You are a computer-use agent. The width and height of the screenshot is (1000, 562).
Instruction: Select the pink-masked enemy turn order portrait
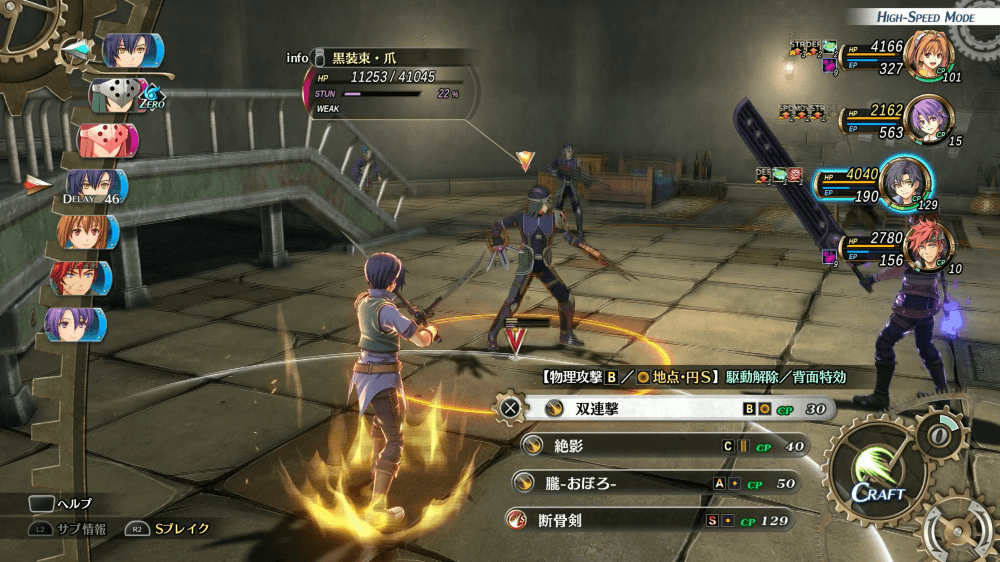pos(106,140)
